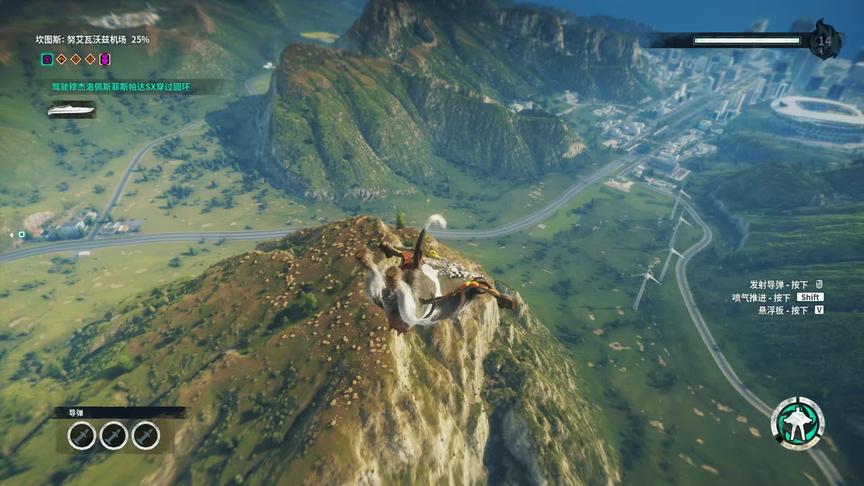
Task: Click the green wingsuit emblem icon
Action: 797,423
